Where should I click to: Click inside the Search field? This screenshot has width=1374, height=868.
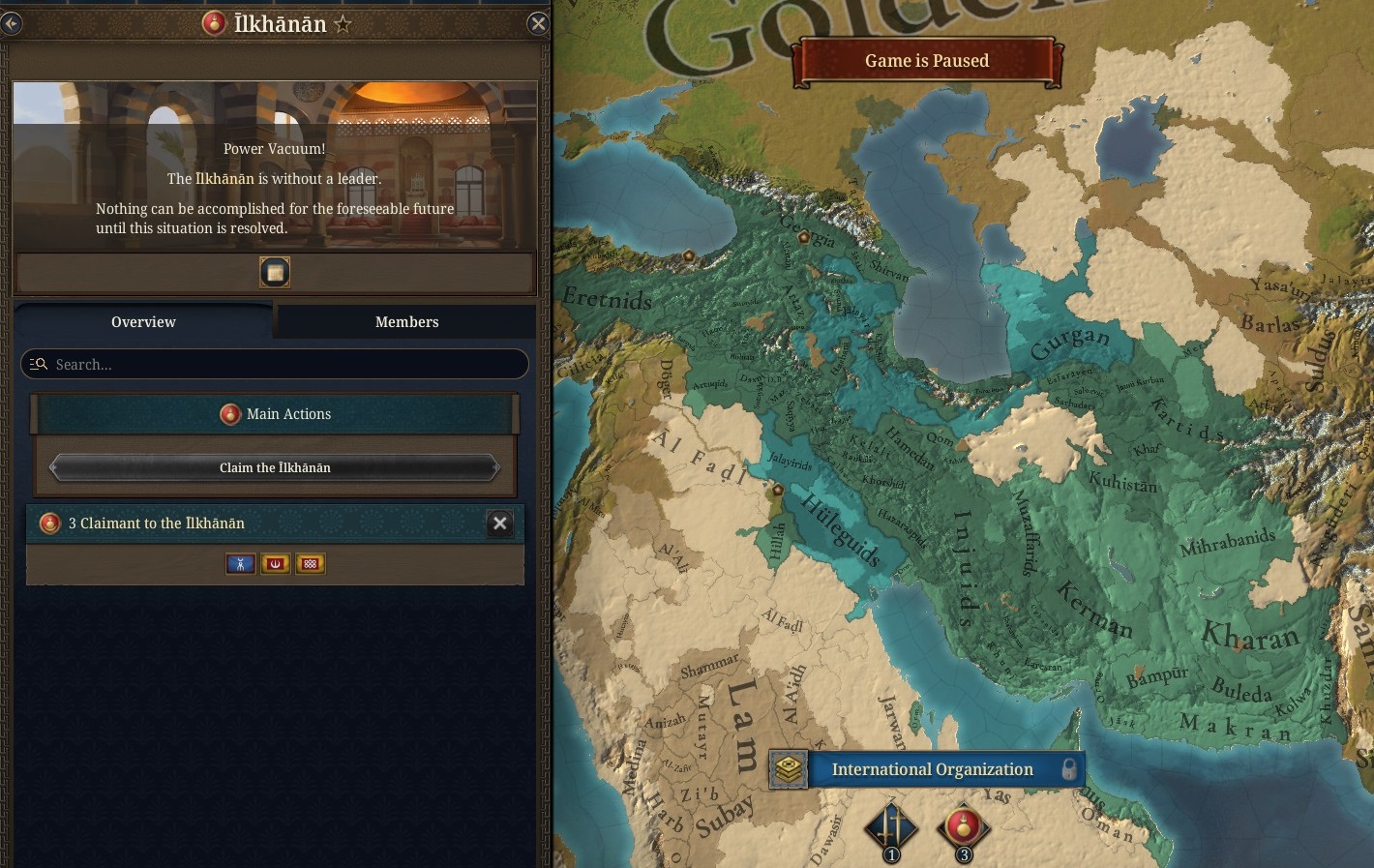pos(194,364)
